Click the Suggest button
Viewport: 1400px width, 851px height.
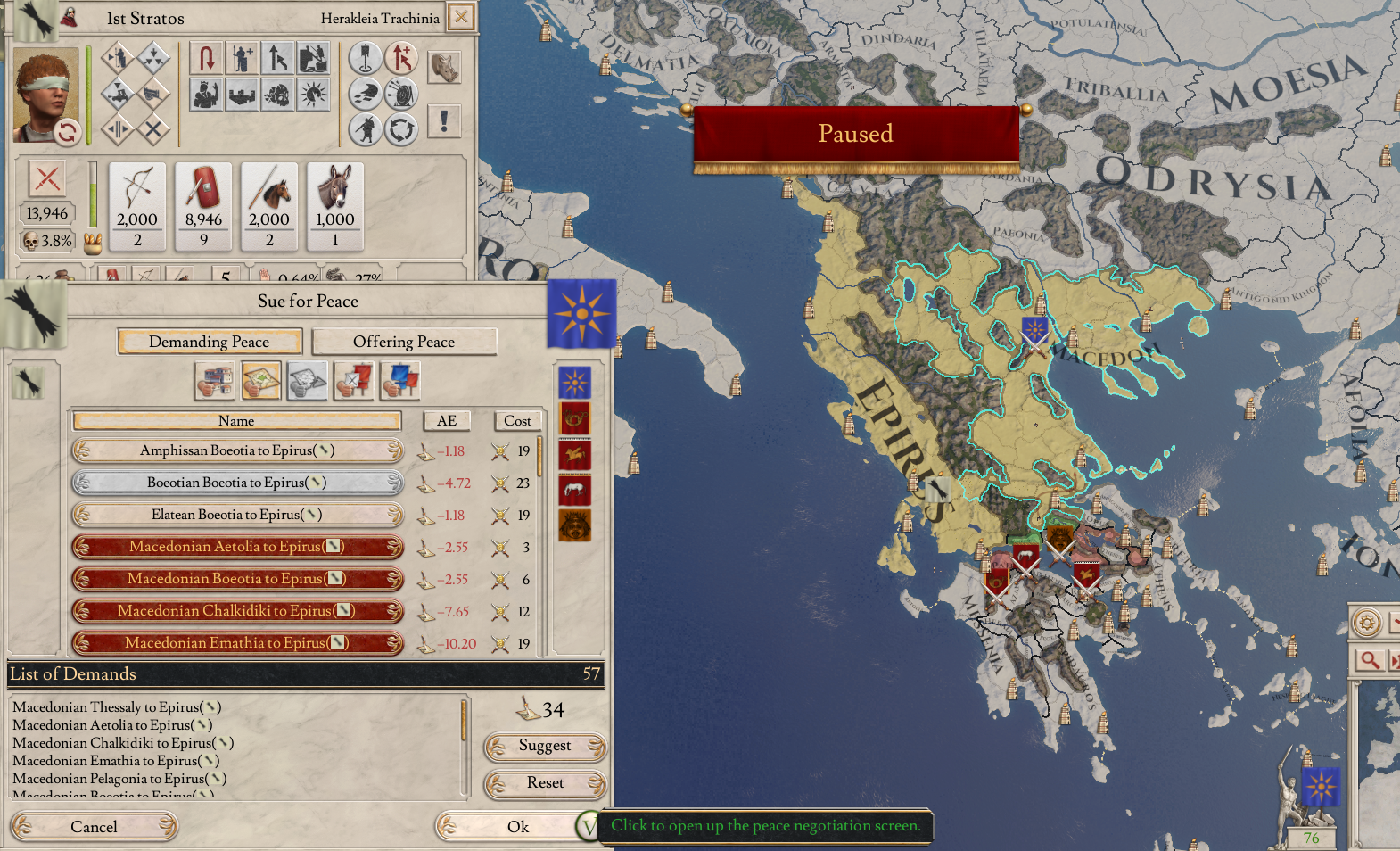coord(545,746)
